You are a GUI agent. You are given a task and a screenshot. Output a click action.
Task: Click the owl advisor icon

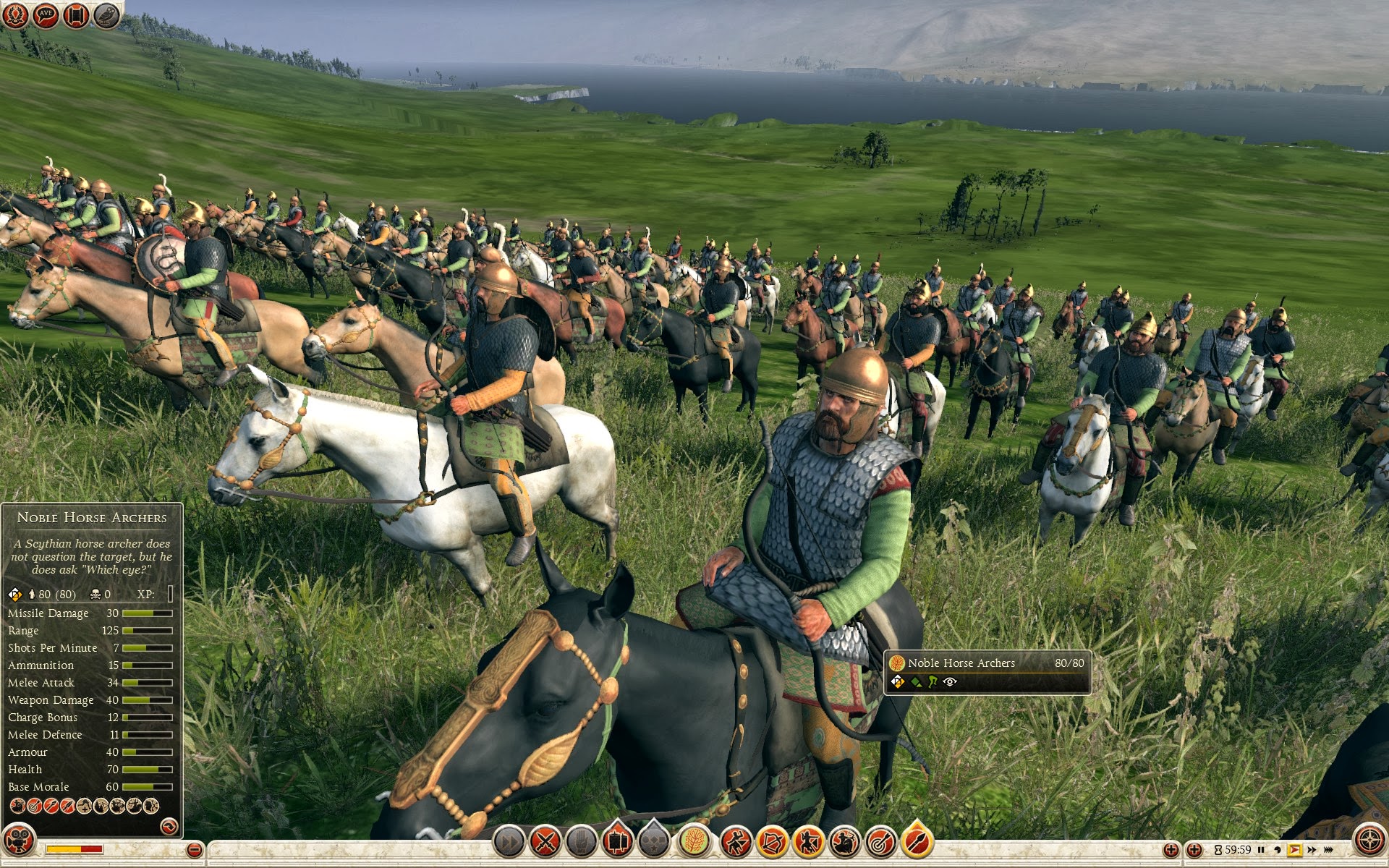(x=106, y=14)
